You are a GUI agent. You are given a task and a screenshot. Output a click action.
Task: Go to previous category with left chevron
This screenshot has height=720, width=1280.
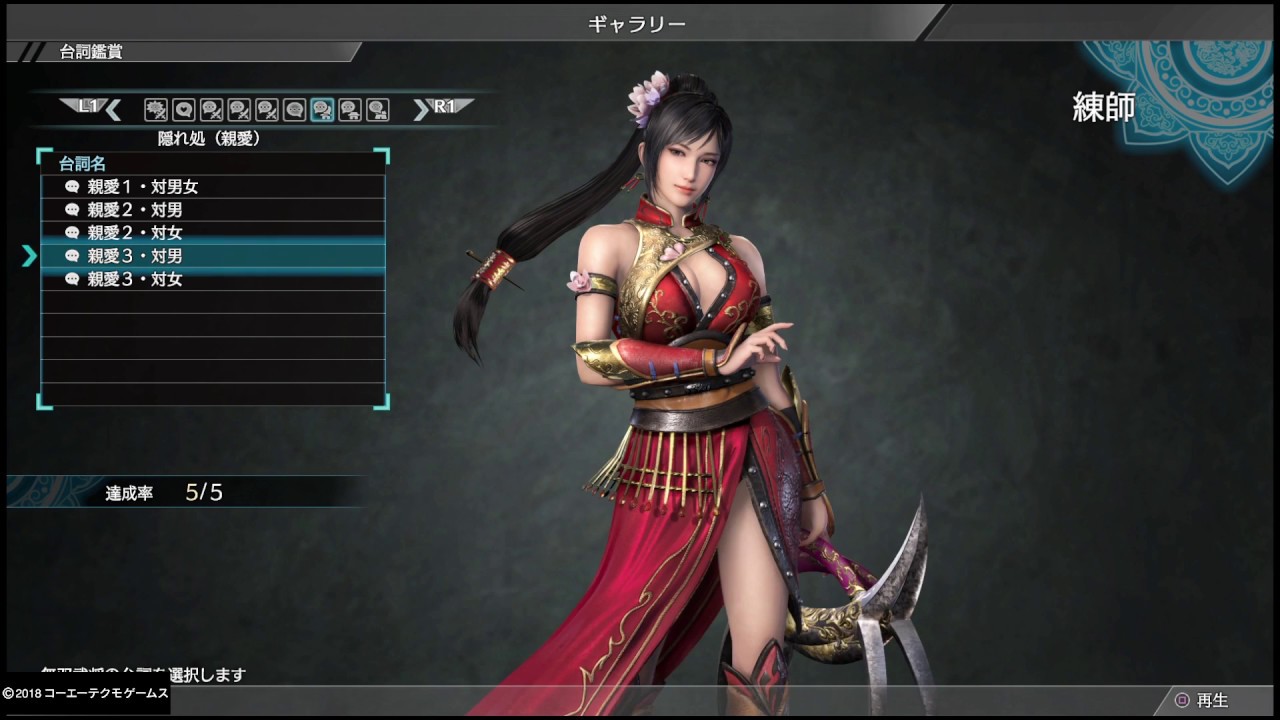pyautogui.click(x=113, y=110)
